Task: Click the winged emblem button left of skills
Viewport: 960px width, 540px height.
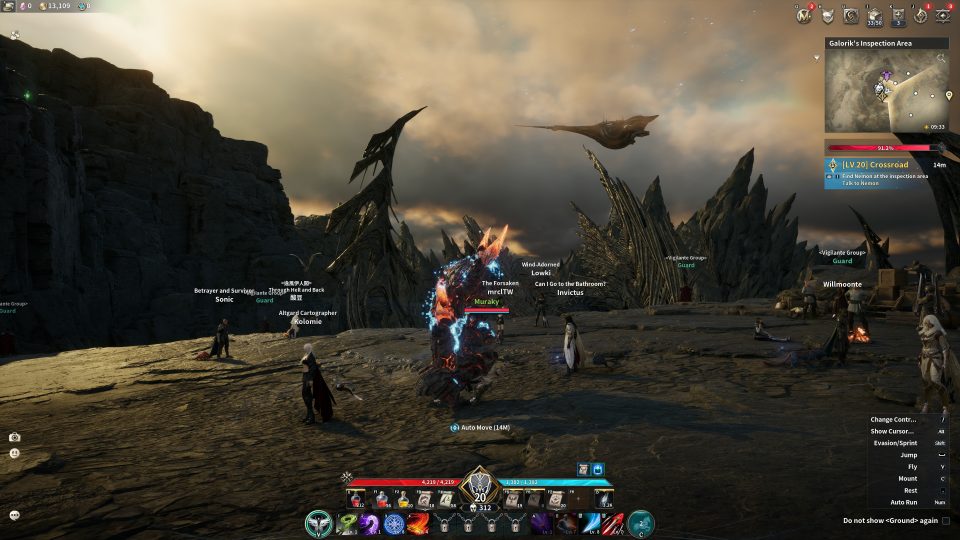Action: click(x=319, y=523)
